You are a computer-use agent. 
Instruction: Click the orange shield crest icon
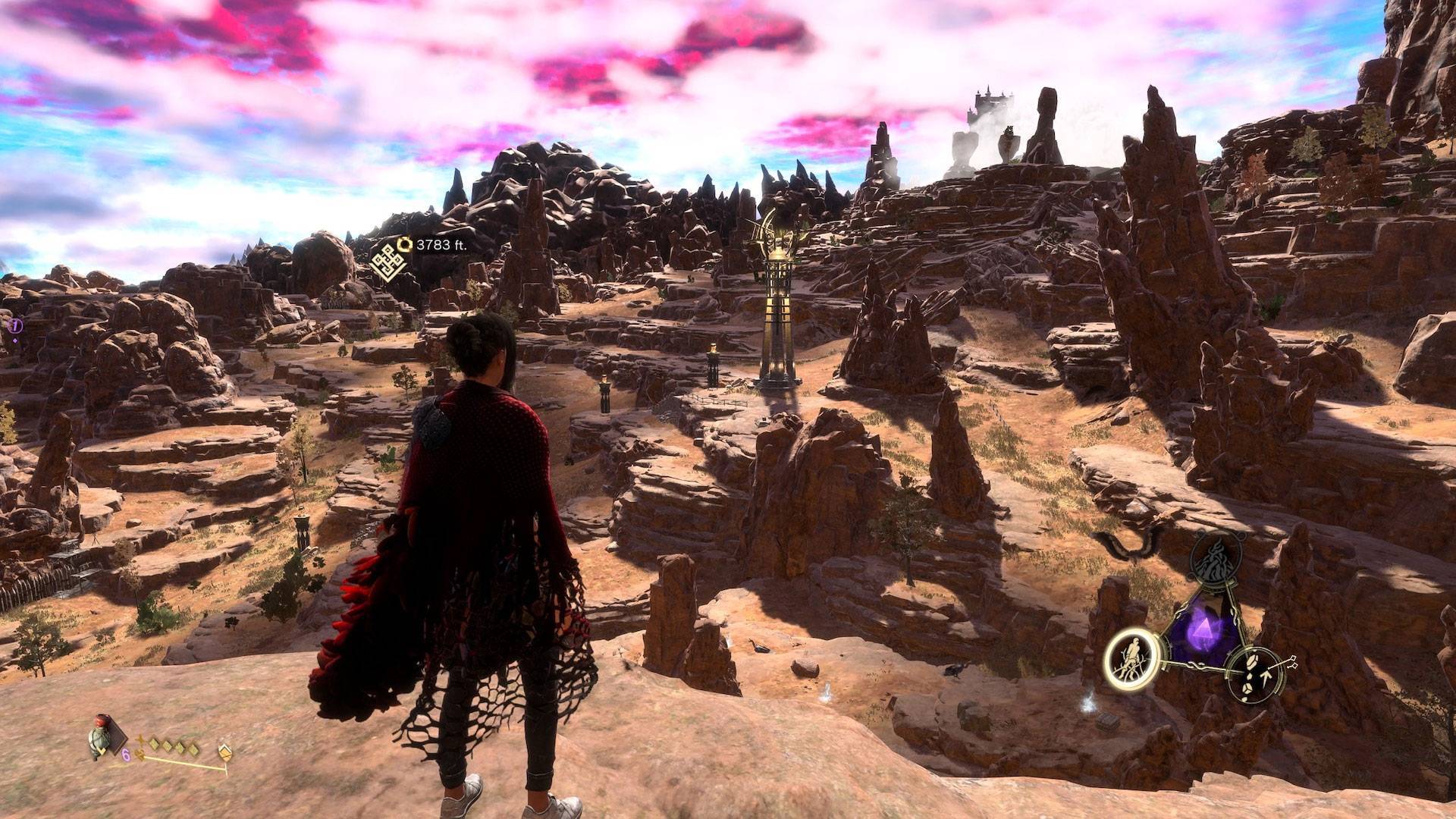tap(224, 752)
